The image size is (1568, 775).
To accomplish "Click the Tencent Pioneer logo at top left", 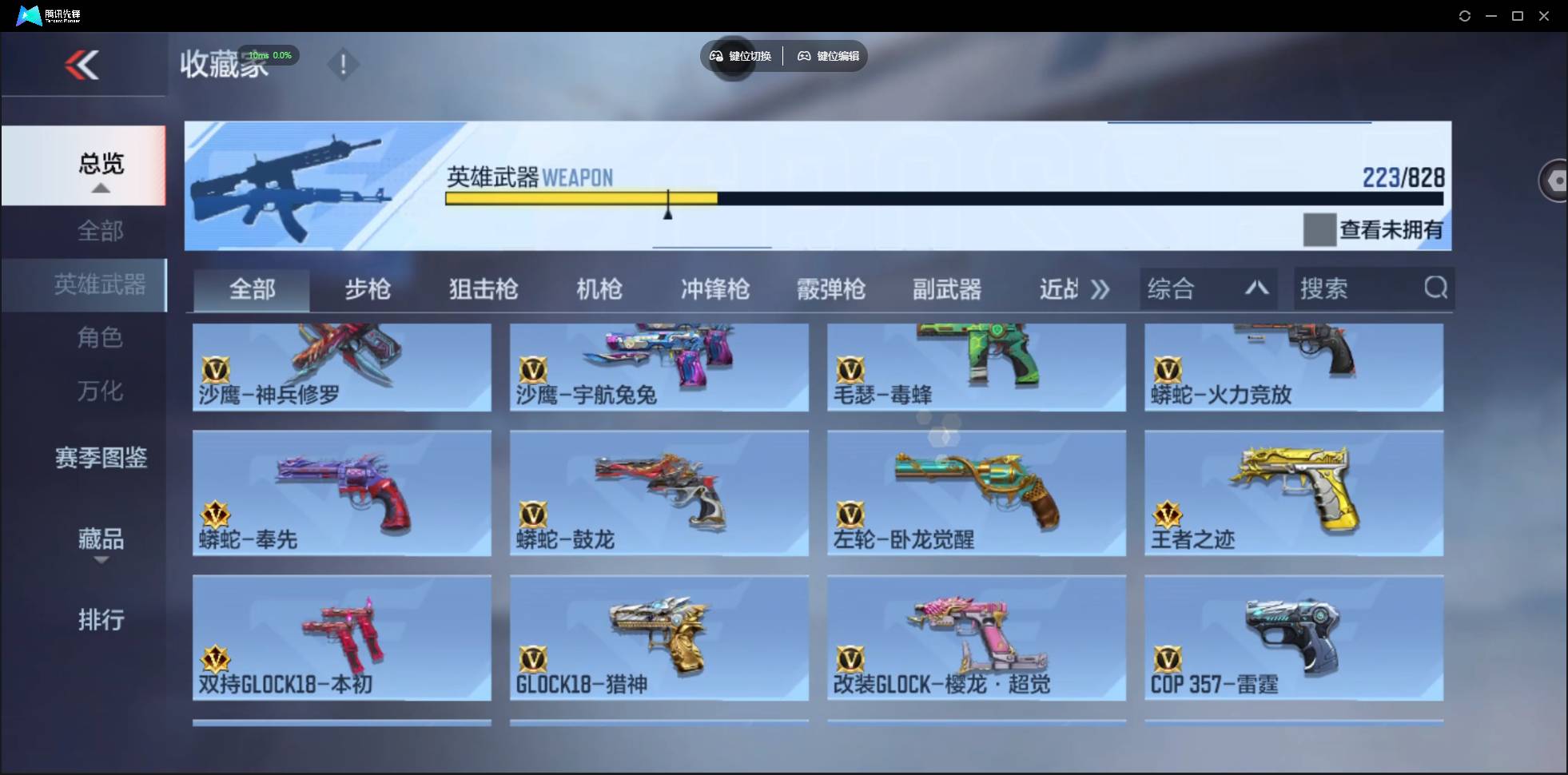I will click(x=28, y=14).
